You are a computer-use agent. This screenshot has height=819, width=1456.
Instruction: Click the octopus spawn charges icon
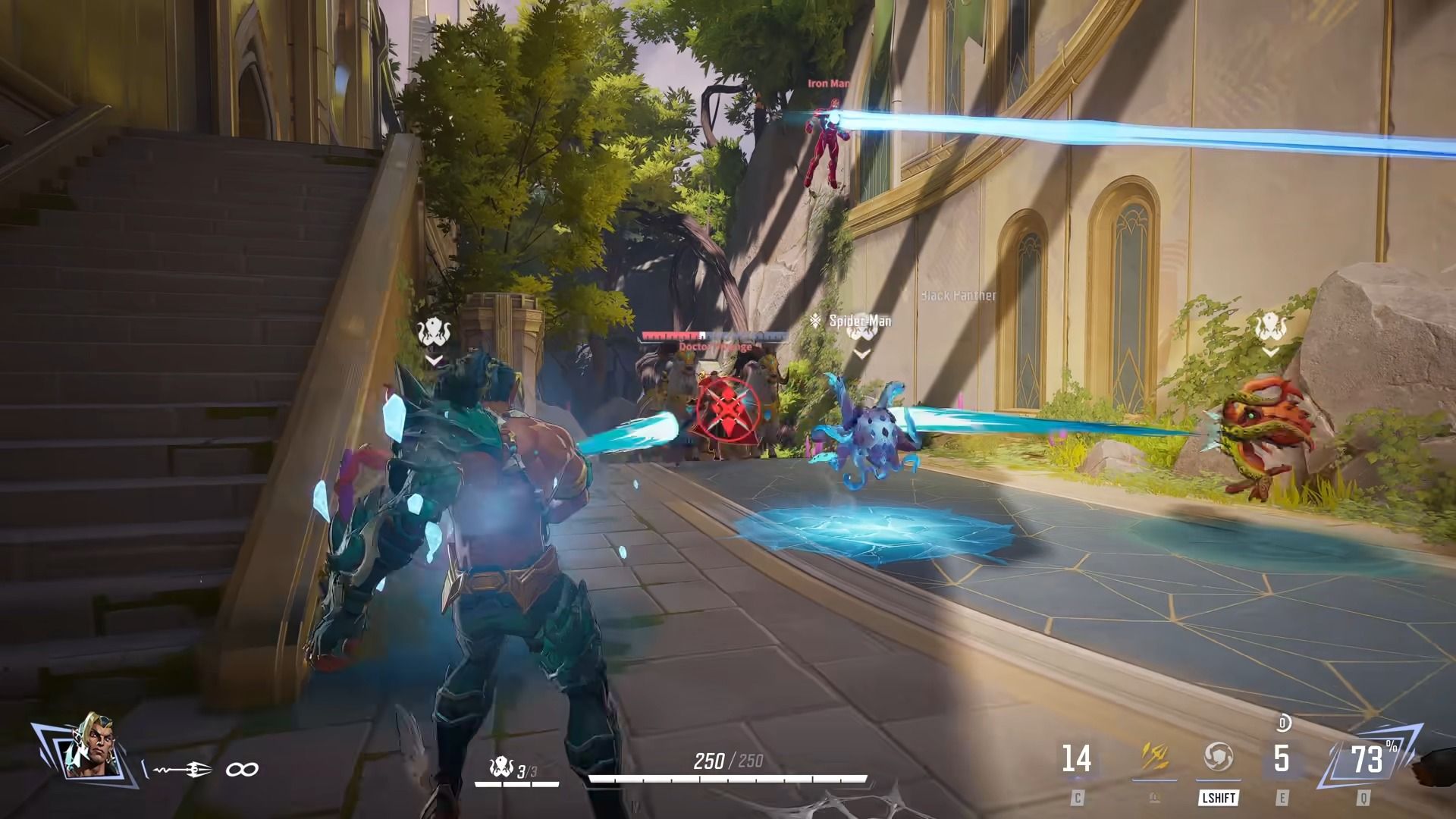(x=501, y=767)
